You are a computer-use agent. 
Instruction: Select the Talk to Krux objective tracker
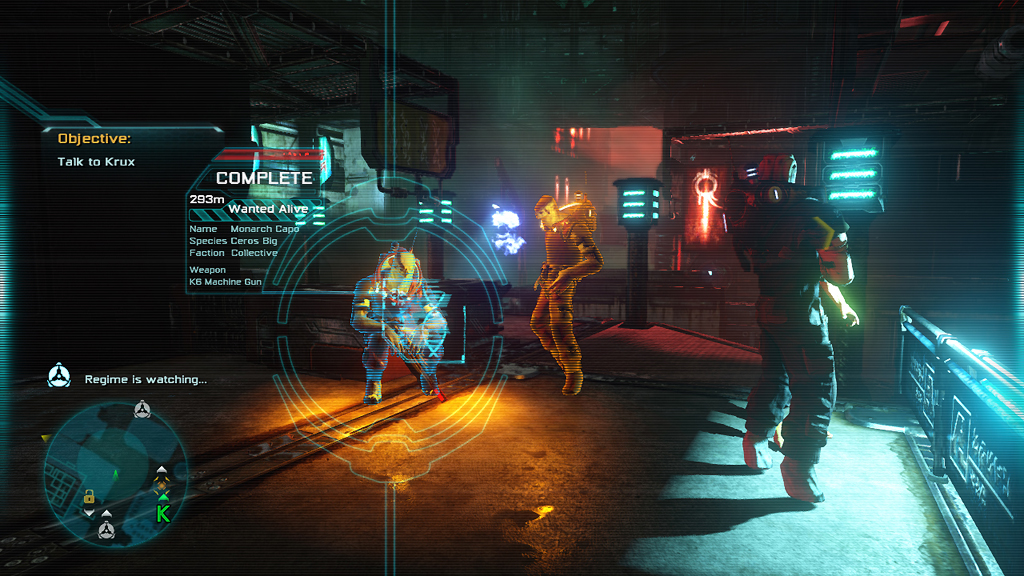(96, 161)
